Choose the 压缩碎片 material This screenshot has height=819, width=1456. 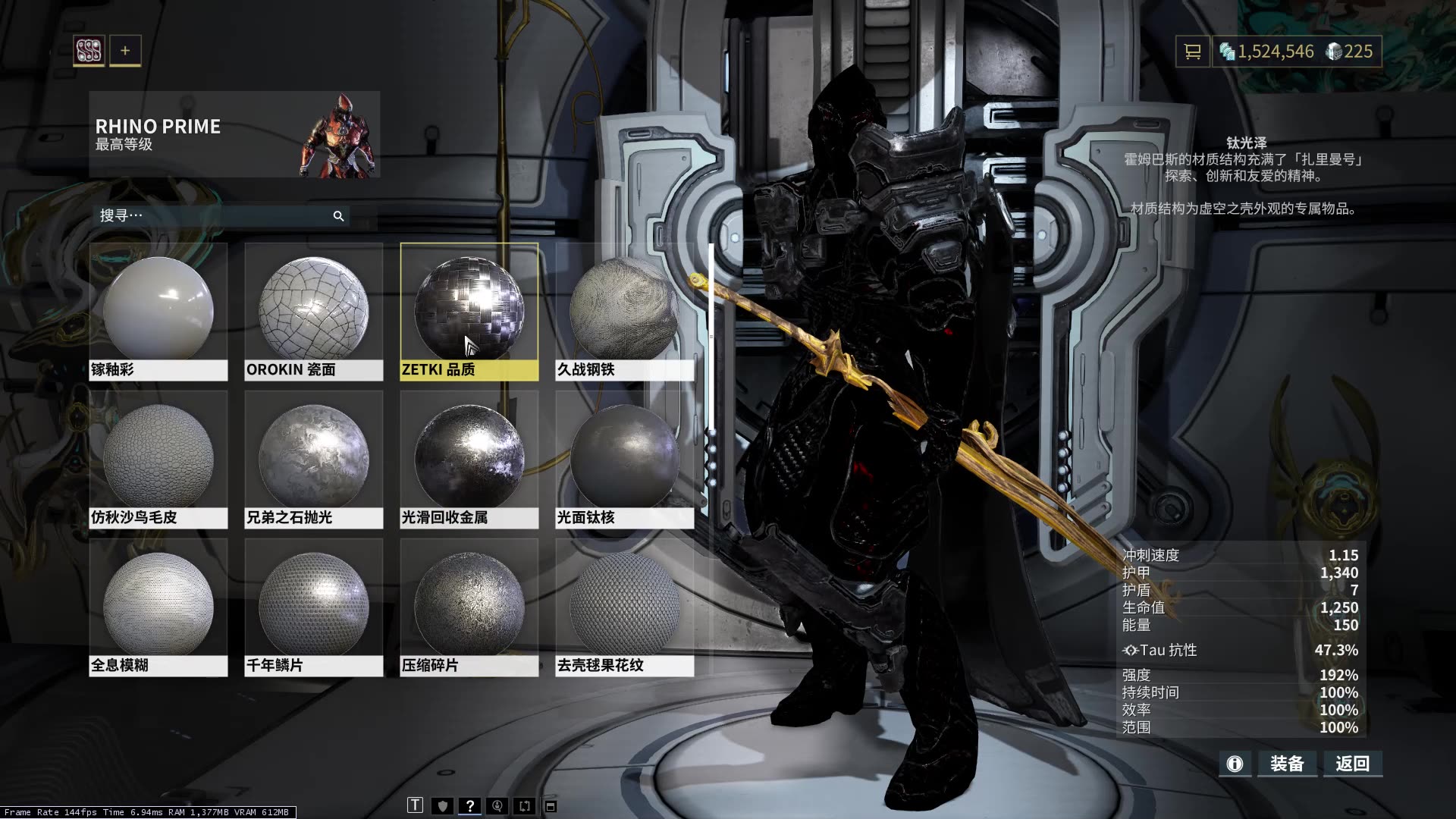(x=469, y=605)
